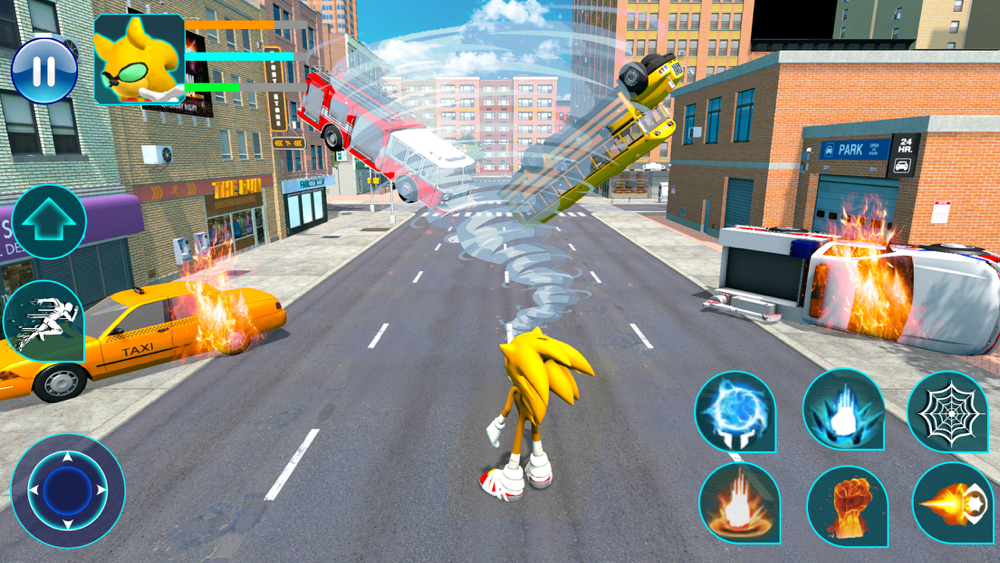The width and height of the screenshot is (1000, 563).
Task: Activate the sprint running figure button
Action: click(x=44, y=320)
